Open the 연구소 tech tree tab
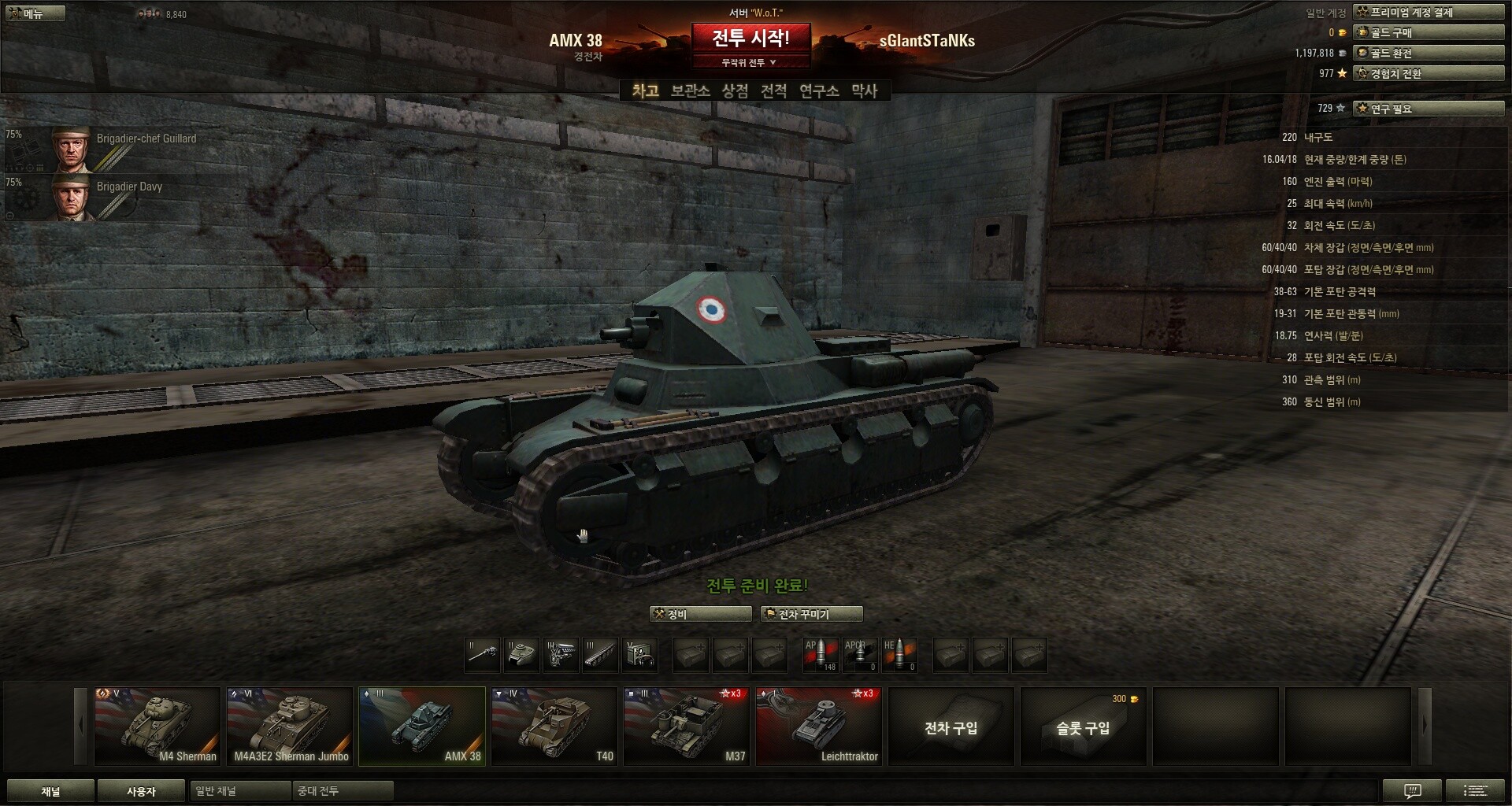This screenshot has width=1512, height=806. coord(819,91)
